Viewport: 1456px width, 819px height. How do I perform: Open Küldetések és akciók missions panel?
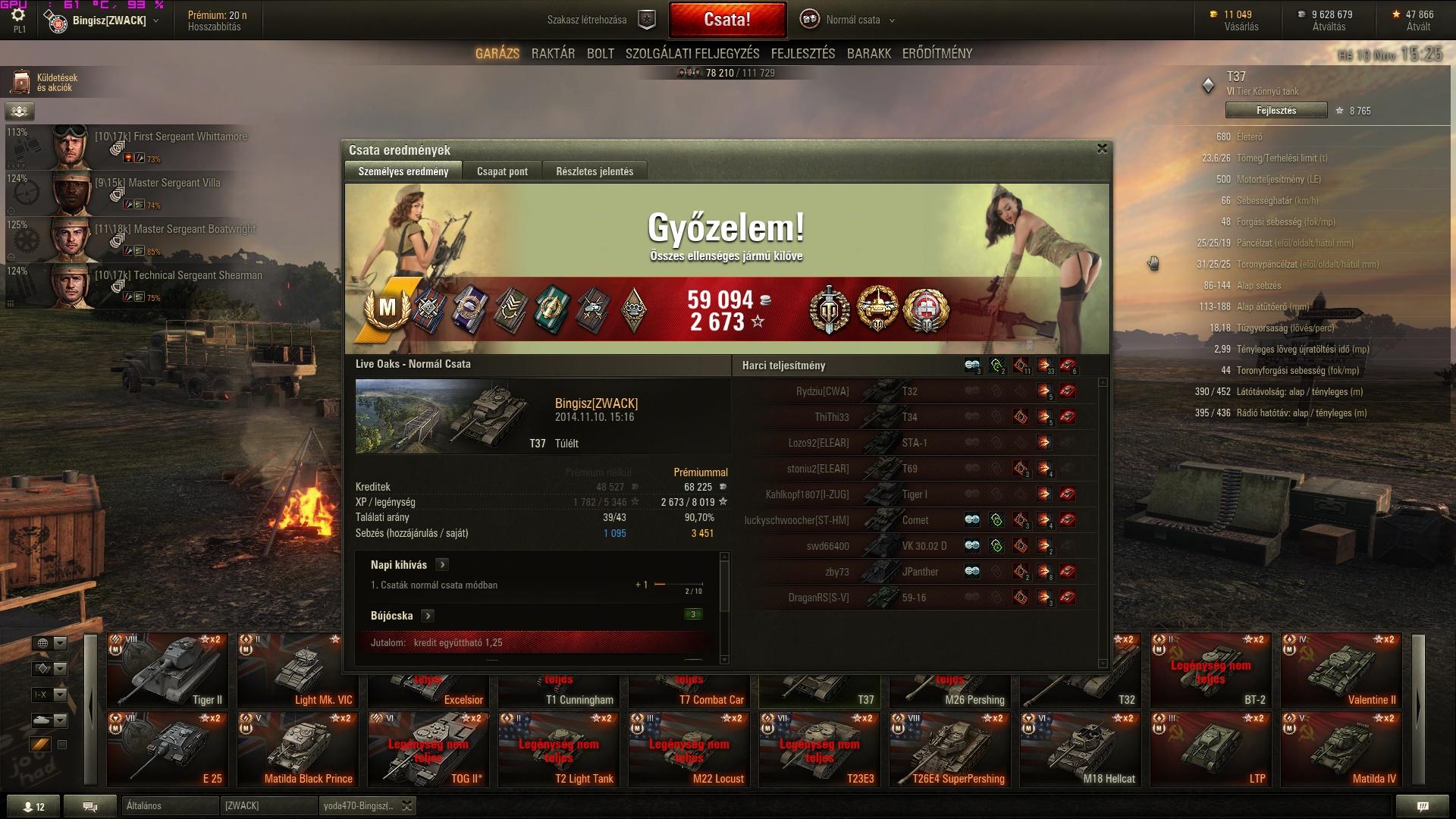pos(45,83)
